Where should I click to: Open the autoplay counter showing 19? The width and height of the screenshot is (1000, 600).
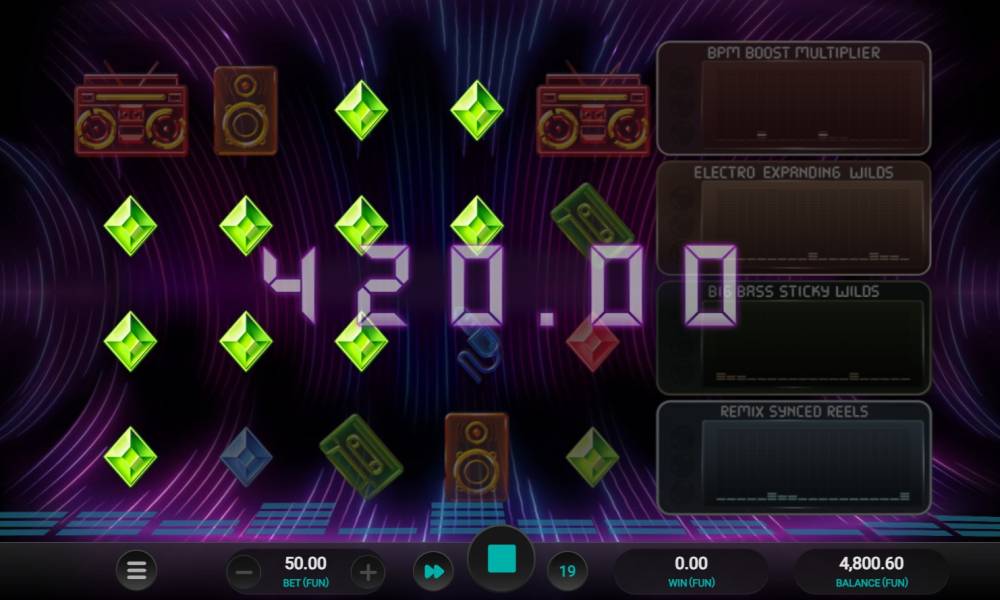(567, 572)
